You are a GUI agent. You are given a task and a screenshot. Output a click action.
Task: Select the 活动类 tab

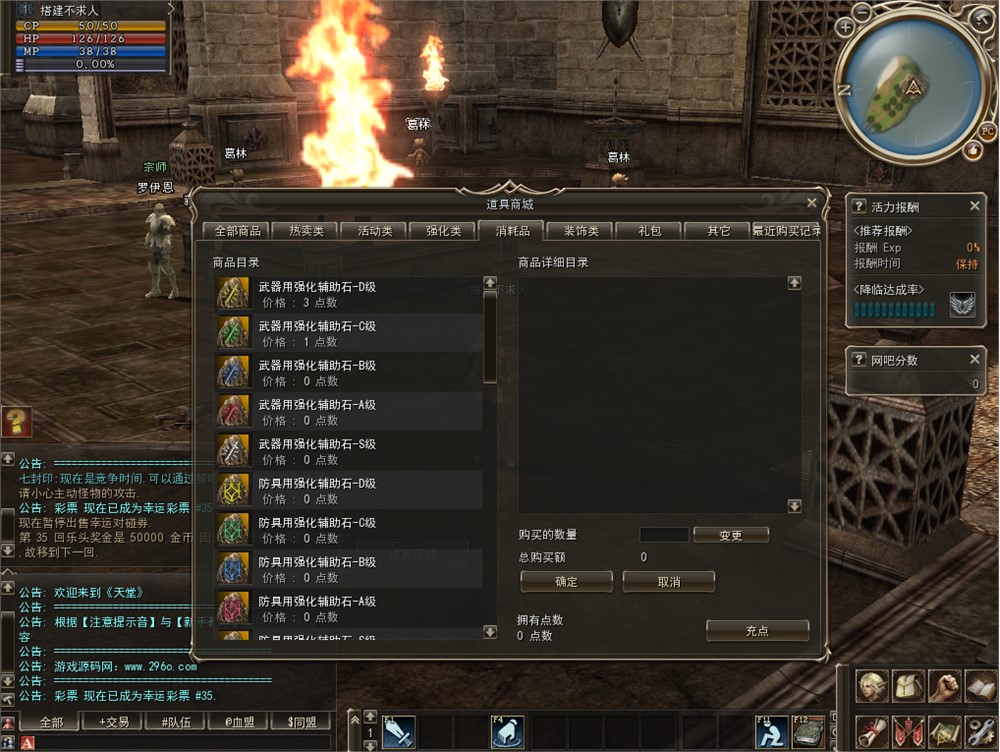tap(374, 231)
